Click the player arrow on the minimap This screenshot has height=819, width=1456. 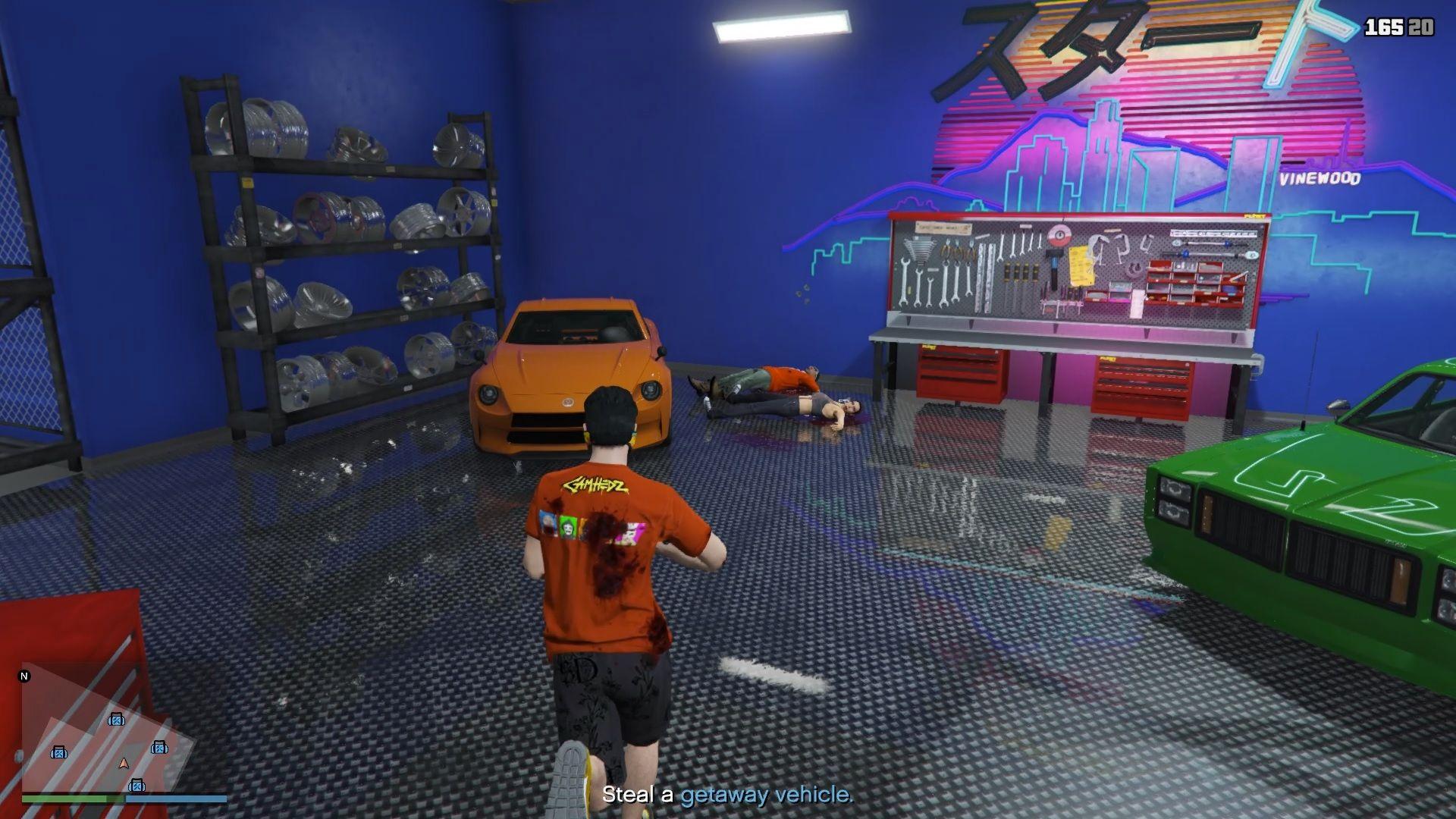(124, 764)
